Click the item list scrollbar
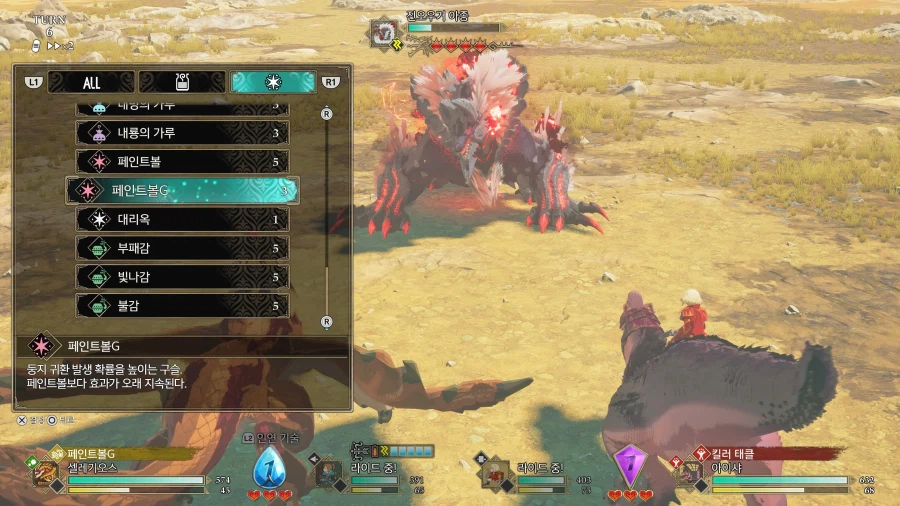 click(326, 215)
